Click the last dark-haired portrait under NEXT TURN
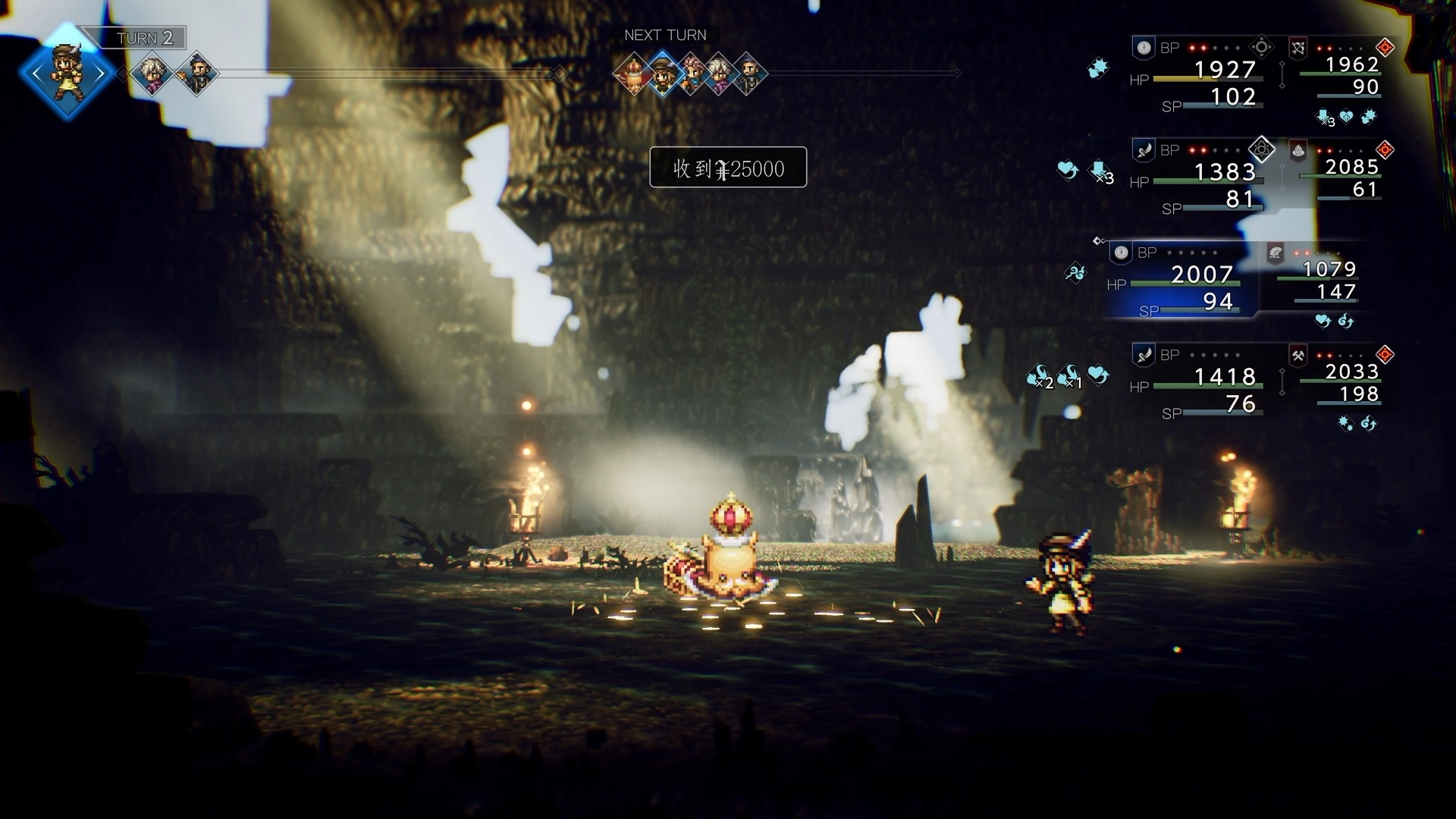1456x819 pixels. (749, 74)
